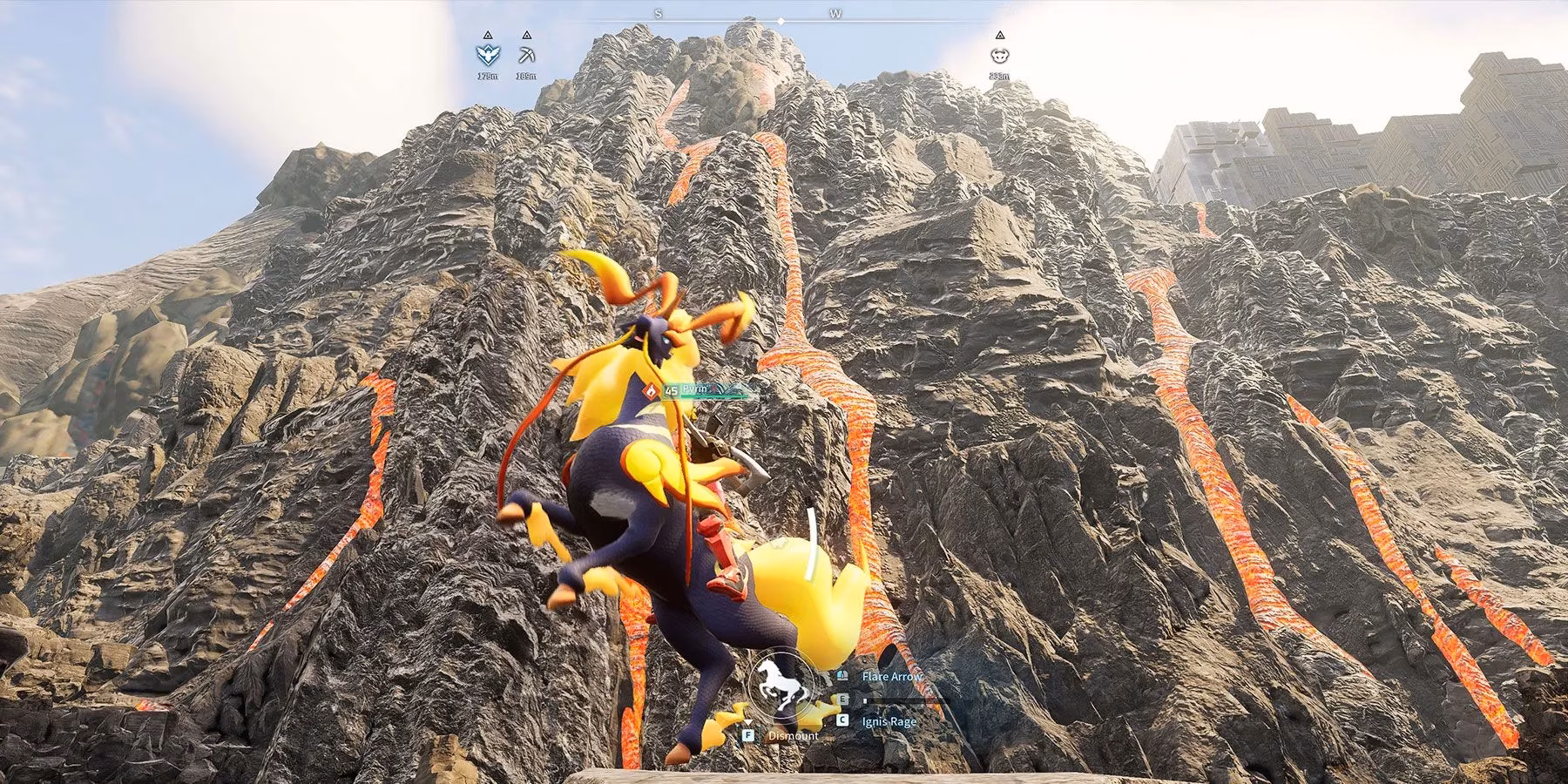The height and width of the screenshot is (784, 1568).
Task: Select the 175m distance label
Action: pos(488,77)
